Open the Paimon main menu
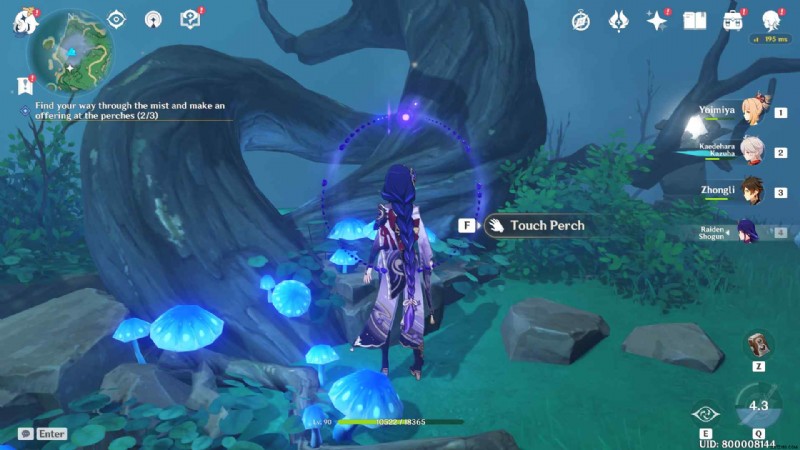Screen dimensions: 800x450 pyautogui.click(x=24, y=21)
